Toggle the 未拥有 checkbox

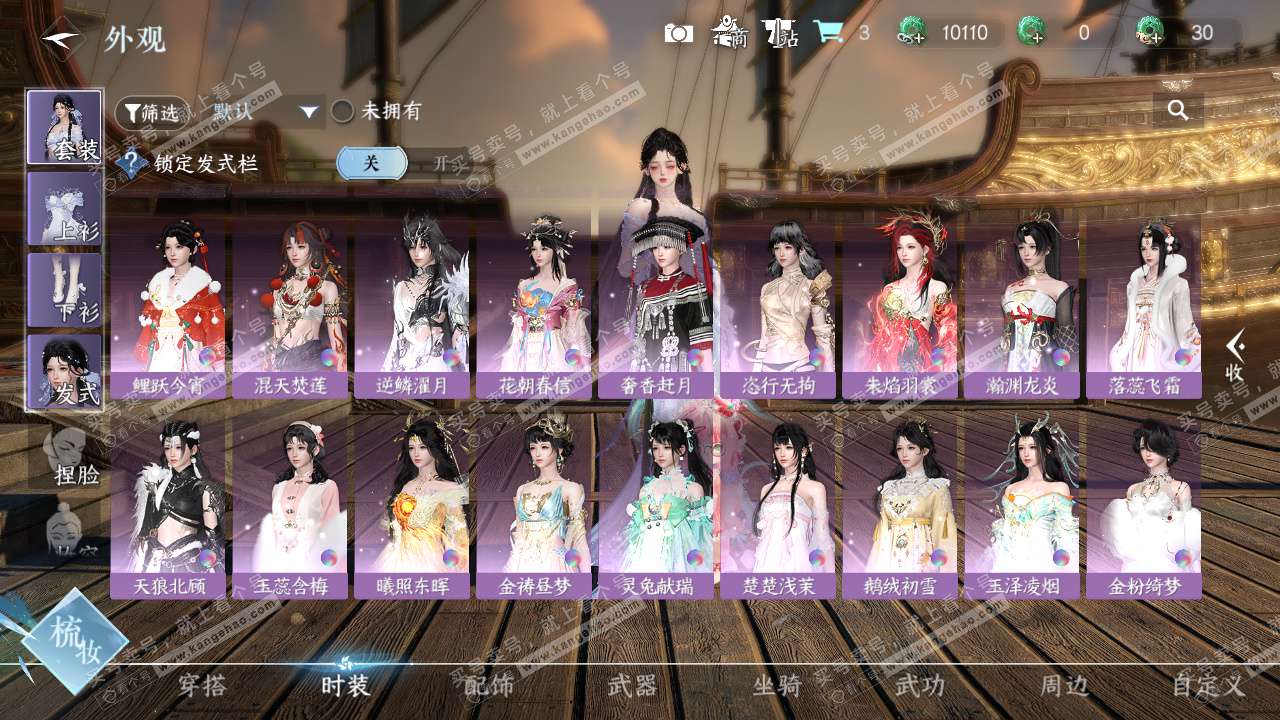(343, 112)
